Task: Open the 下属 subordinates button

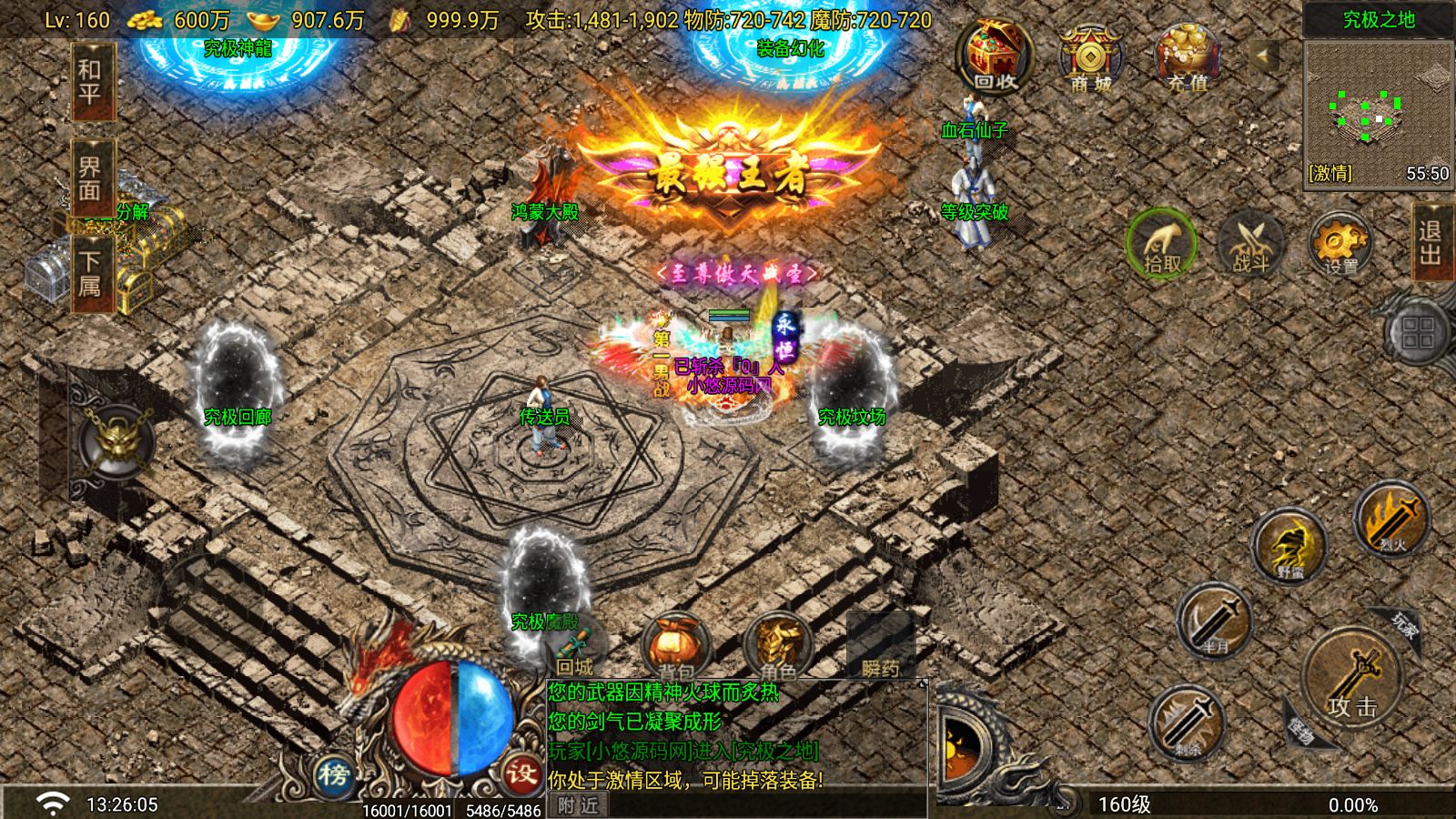Action: [91, 273]
